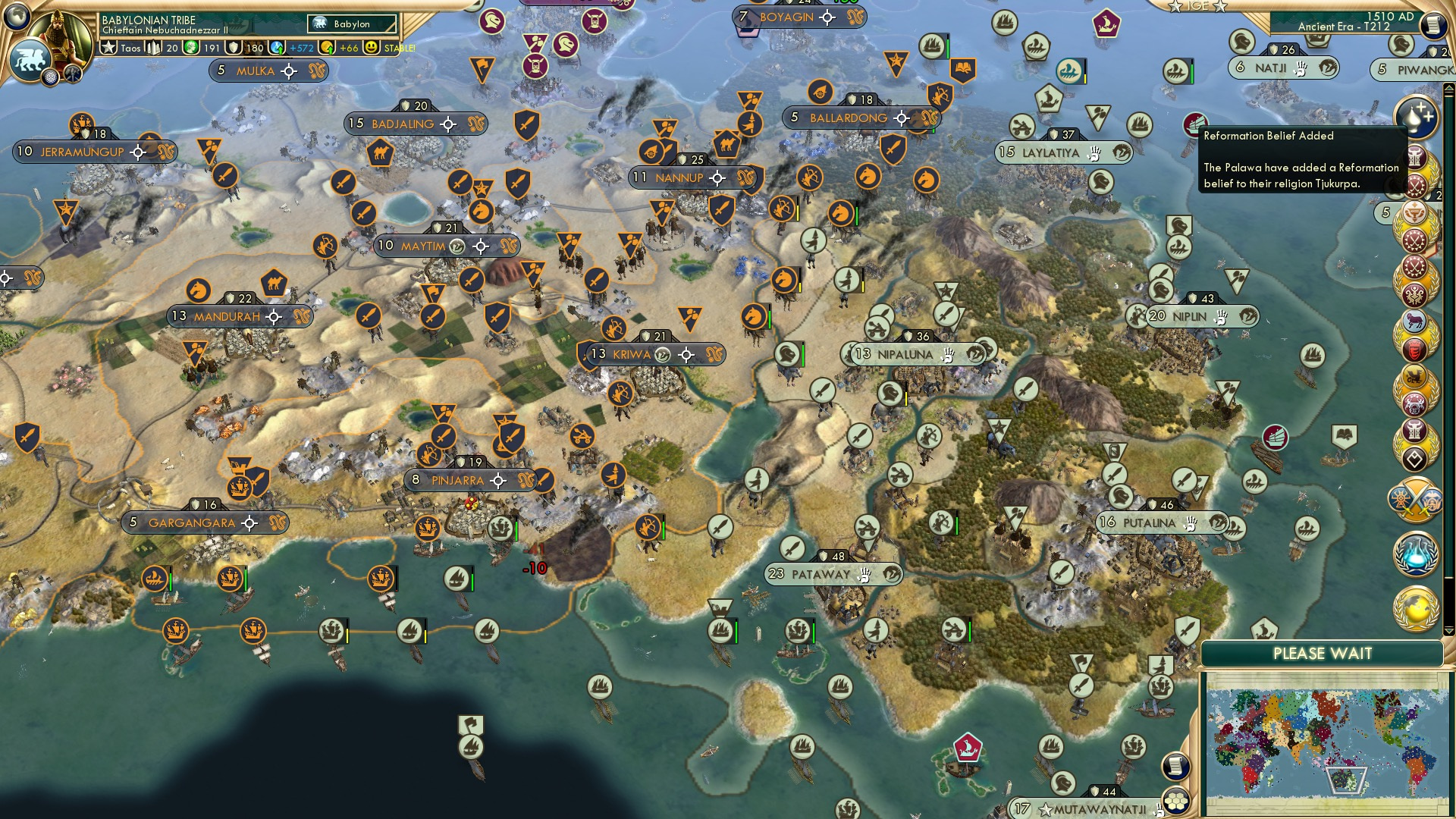1456x819 pixels.
Task: Toggle the hex grid icon beside minimap
Action: 1176,799
